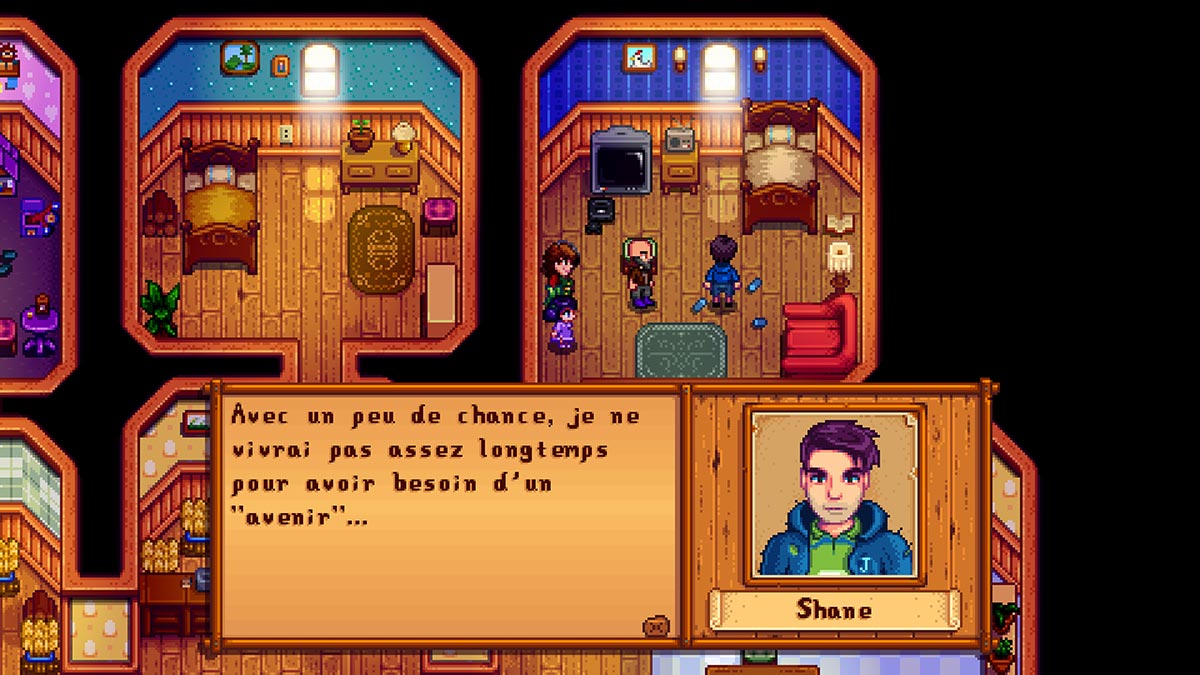Click the small close icon in dialogue box

656,626
